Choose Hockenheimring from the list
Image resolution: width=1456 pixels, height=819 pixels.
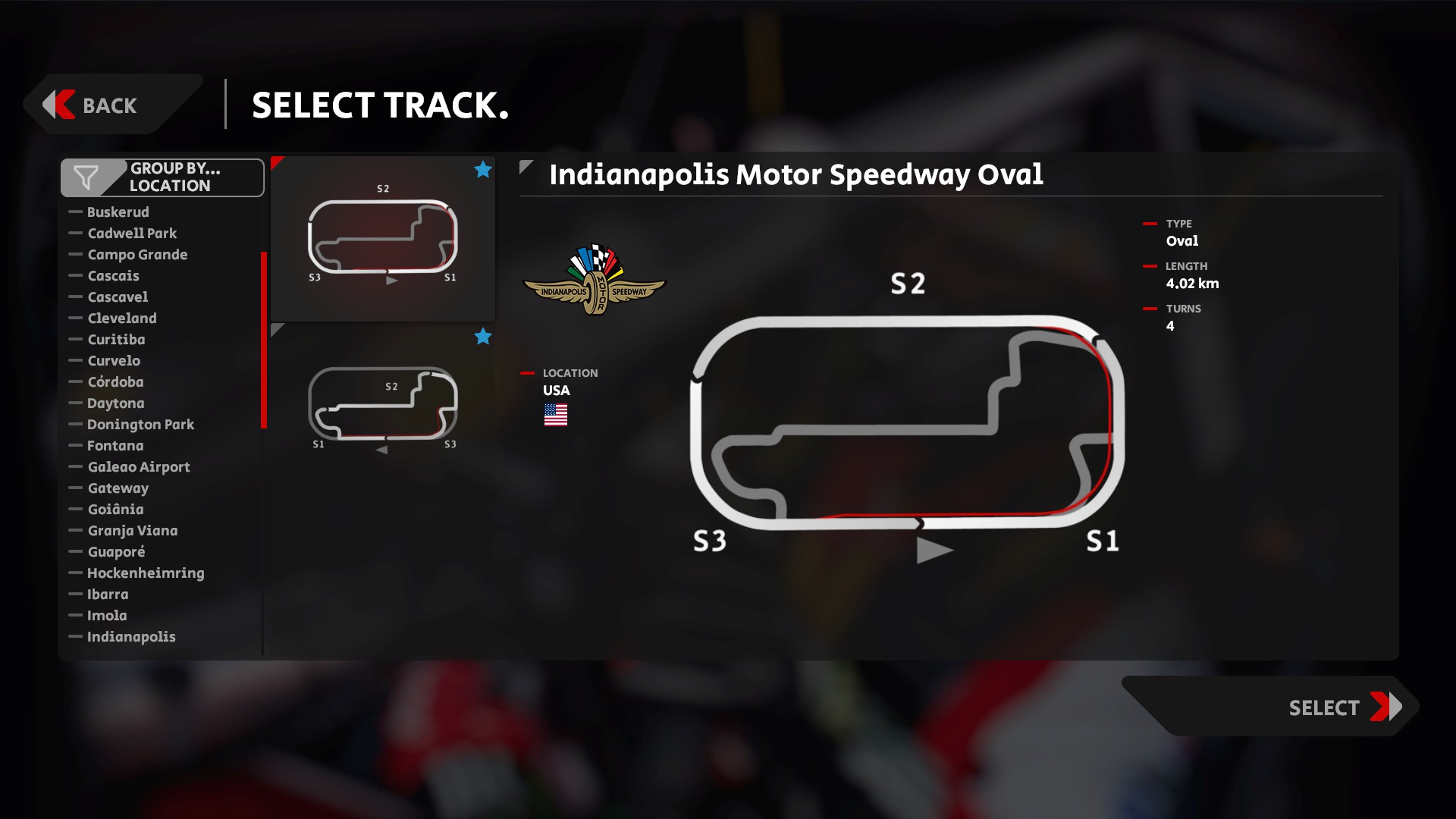146,573
